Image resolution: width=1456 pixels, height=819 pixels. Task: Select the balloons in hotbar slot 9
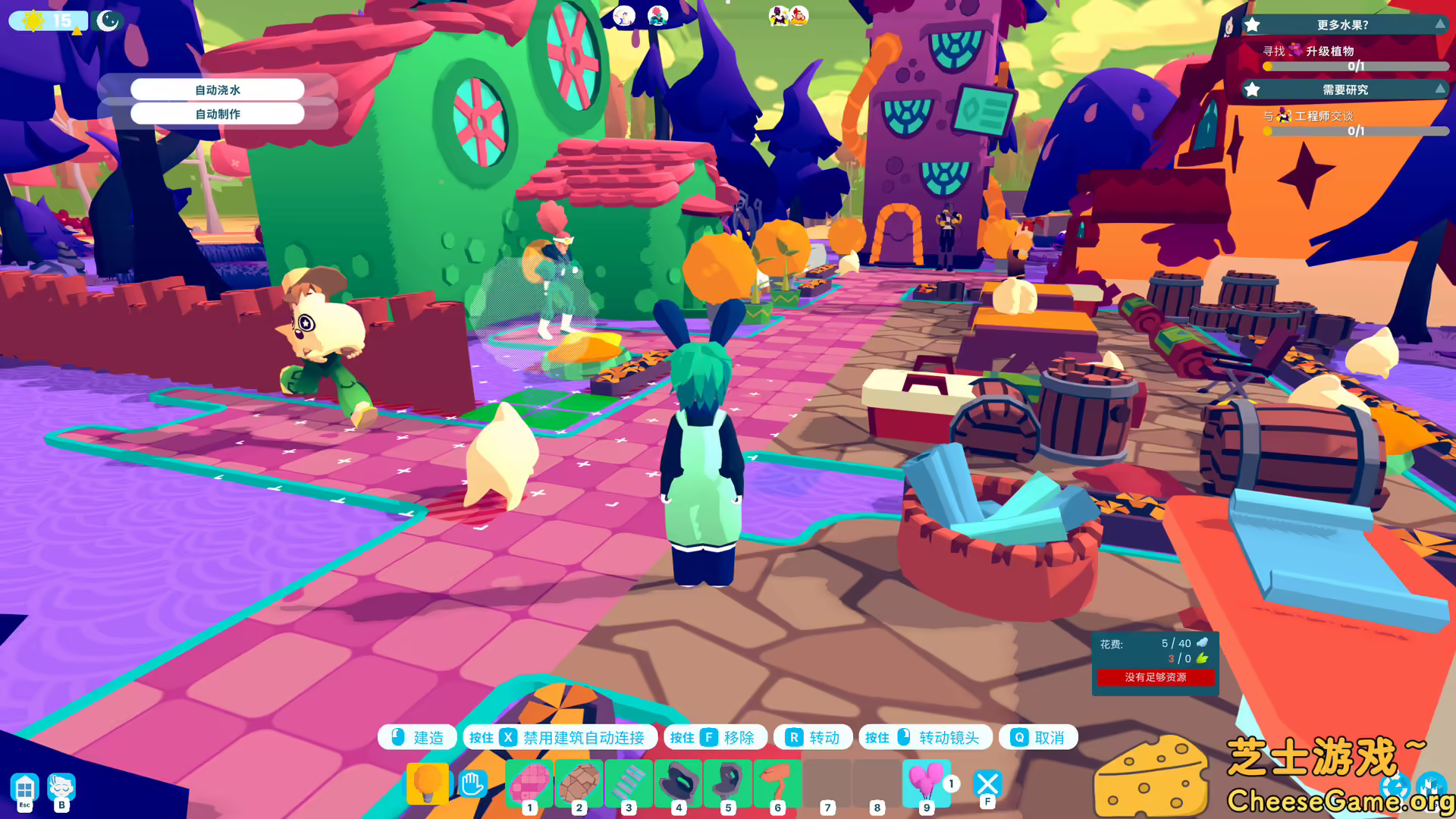point(924,783)
